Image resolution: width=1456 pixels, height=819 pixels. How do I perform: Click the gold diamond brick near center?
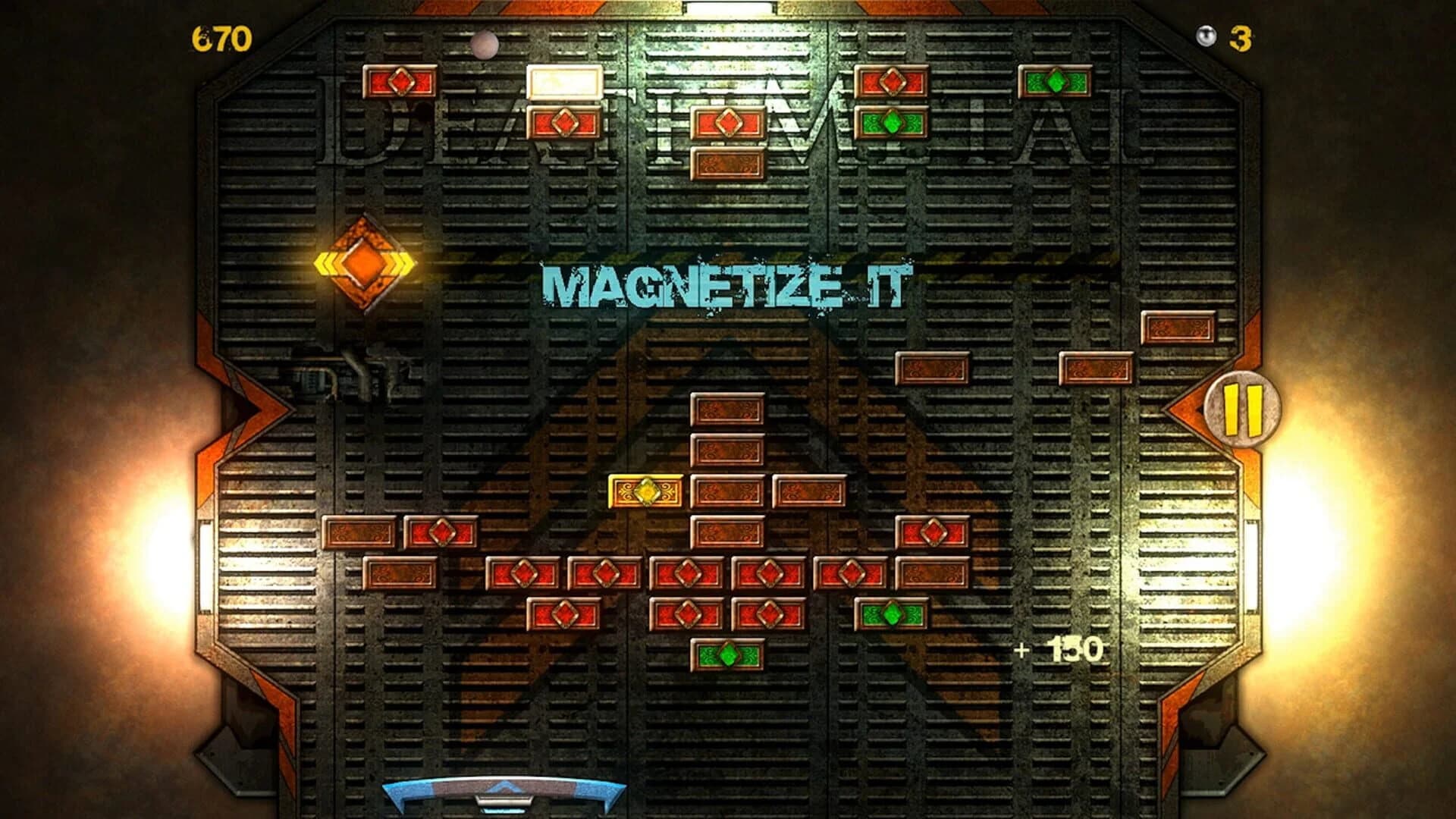[645, 489]
